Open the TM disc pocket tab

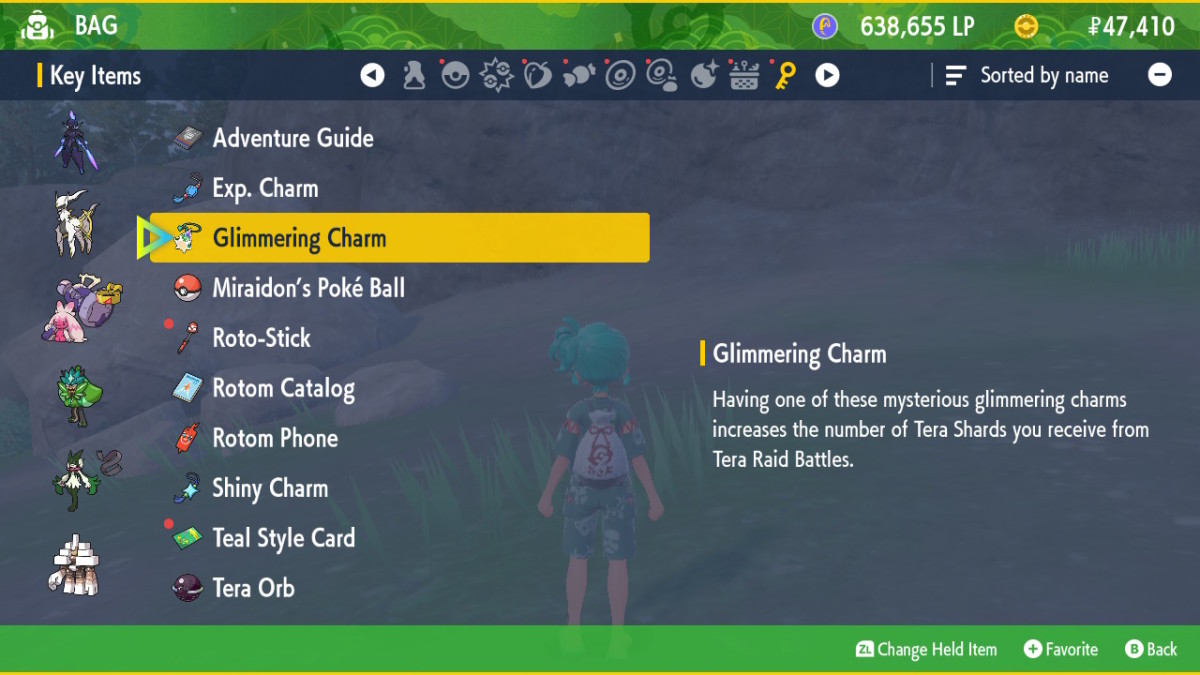pos(620,75)
